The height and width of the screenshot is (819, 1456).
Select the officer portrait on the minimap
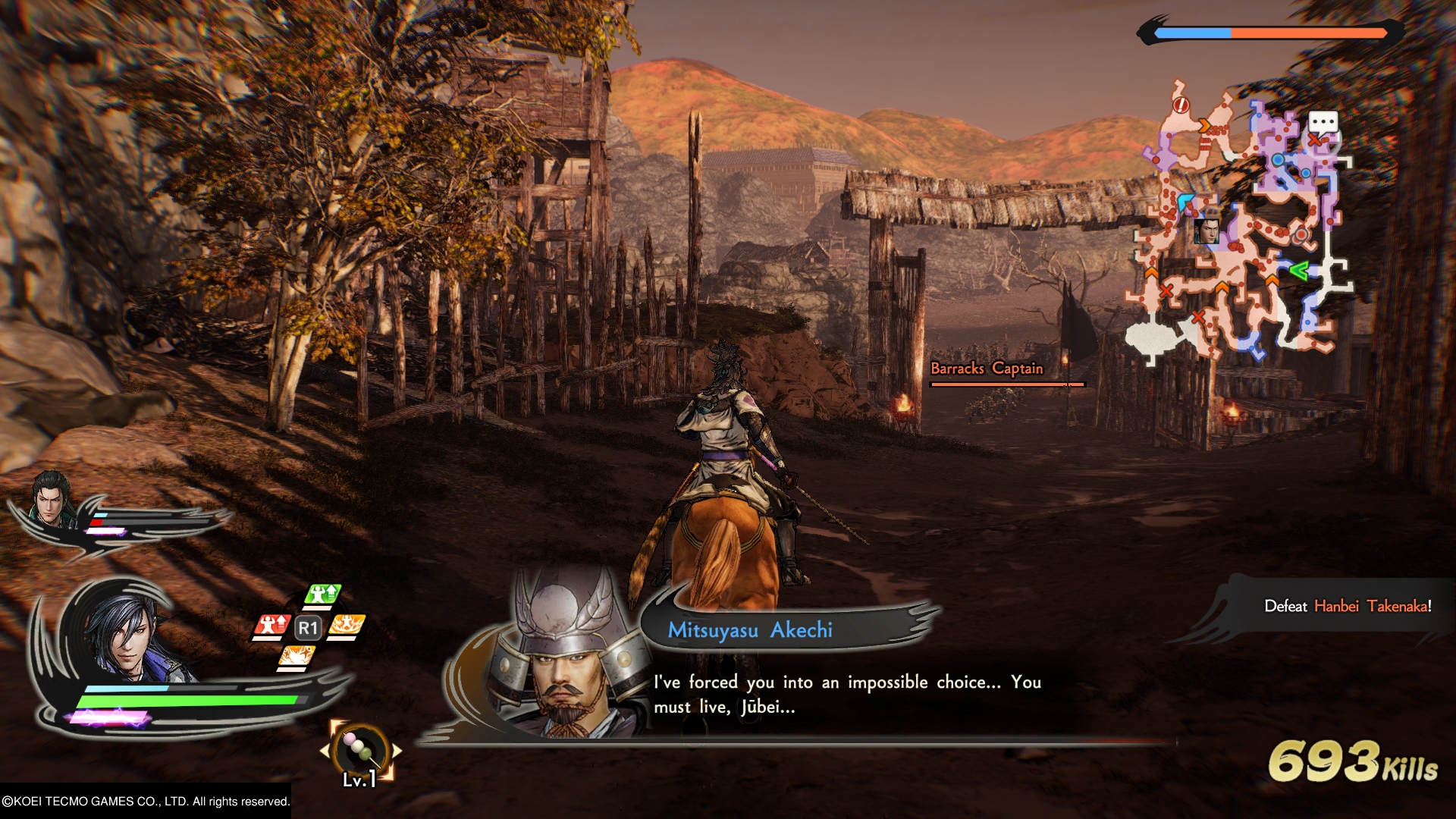pyautogui.click(x=1206, y=231)
